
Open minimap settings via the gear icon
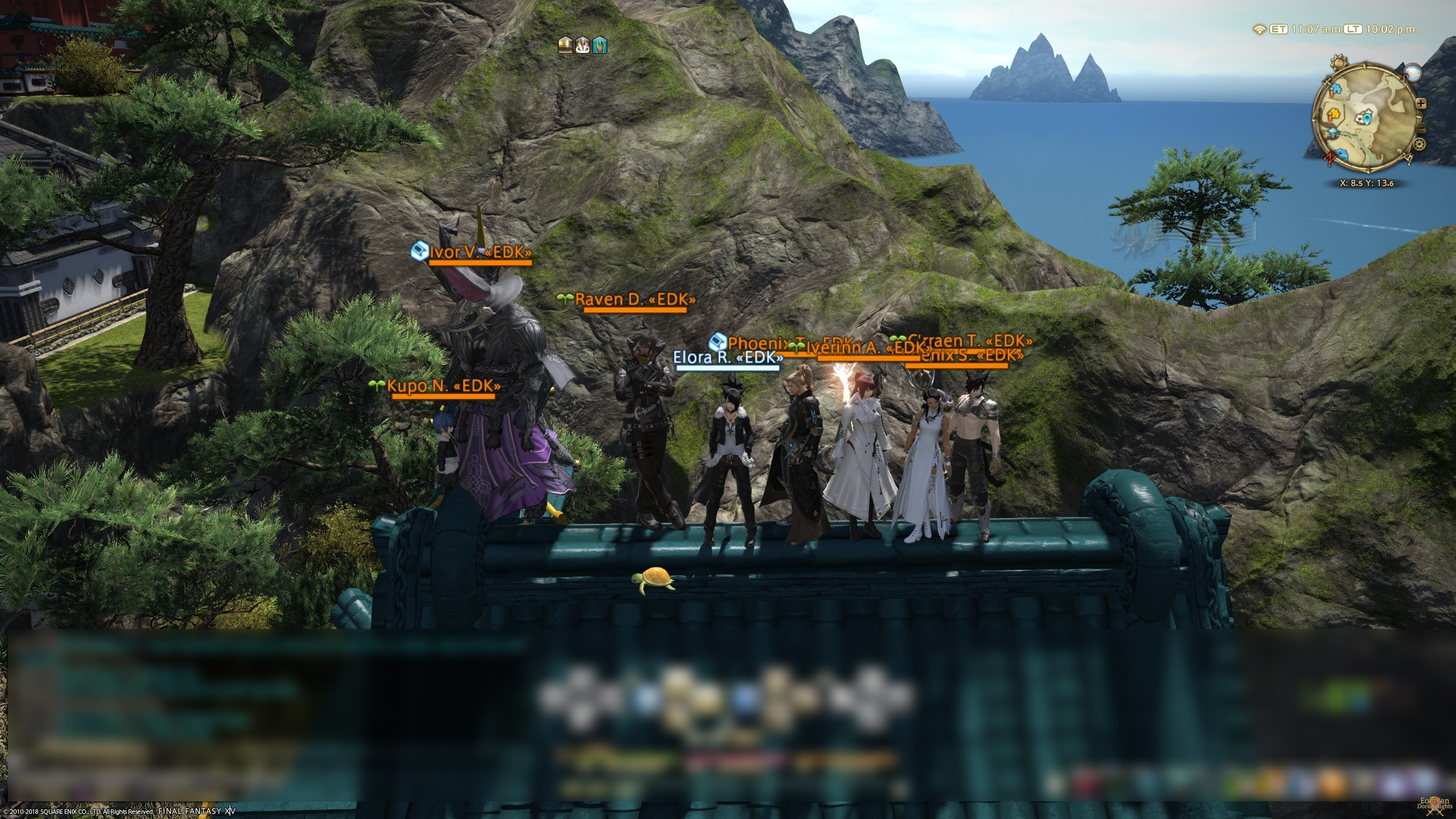[1420, 143]
